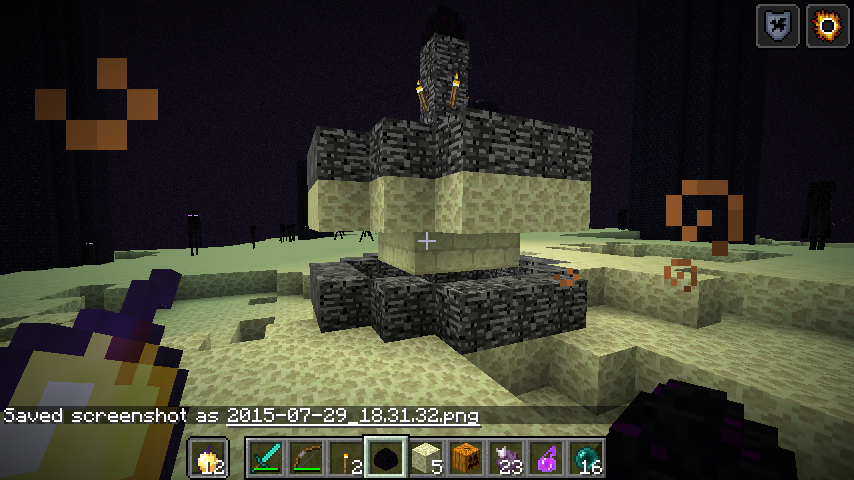
Task: Click the Fire Resistance status icon
Action: coord(828,25)
